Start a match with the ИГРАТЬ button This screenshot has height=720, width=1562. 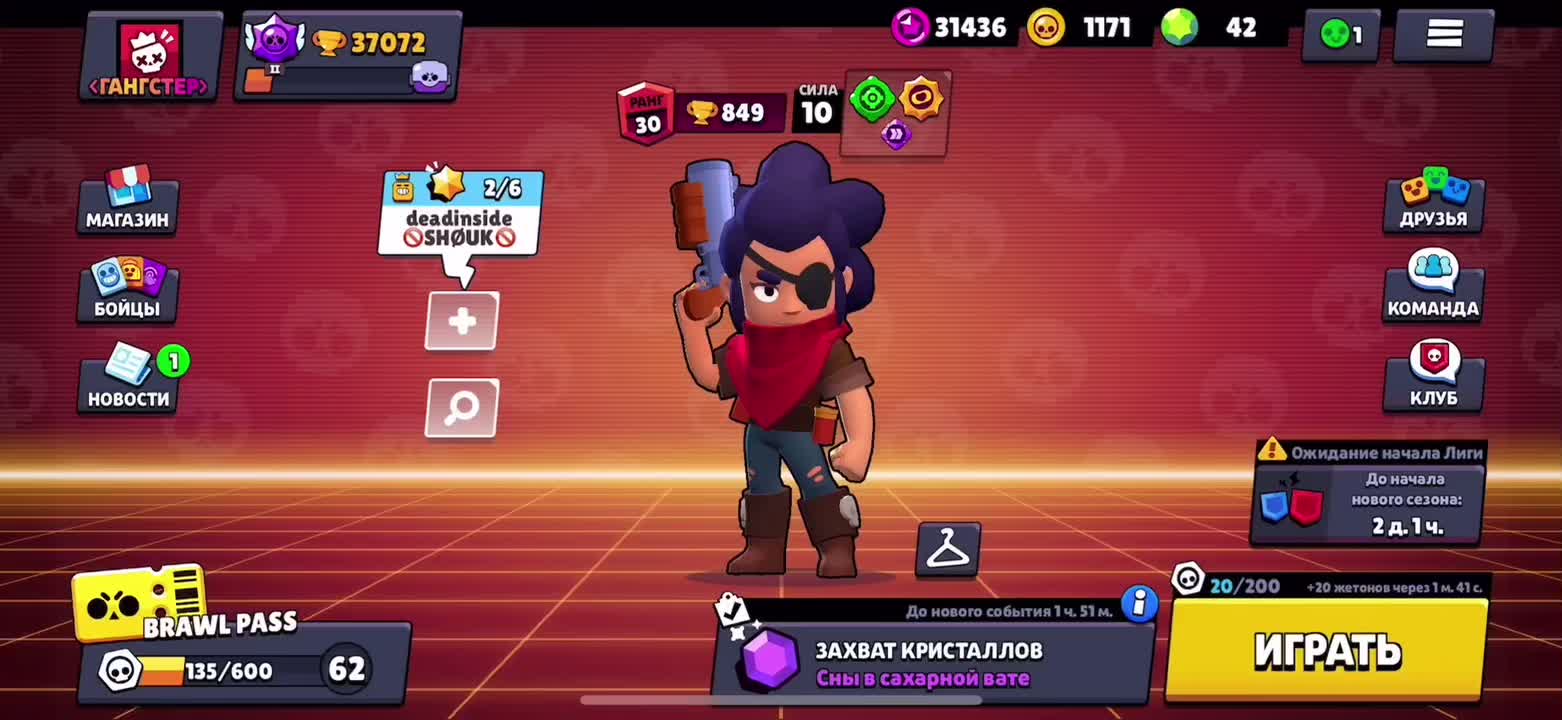pyautogui.click(x=1326, y=650)
